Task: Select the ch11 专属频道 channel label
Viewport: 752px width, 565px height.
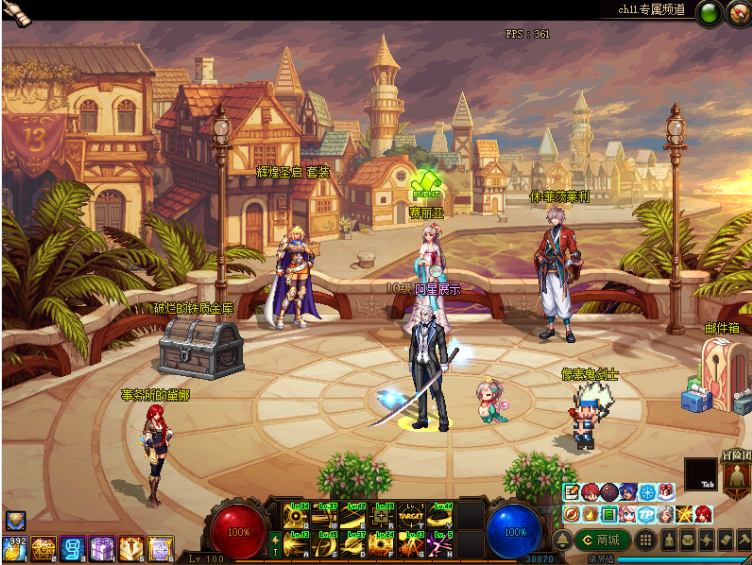Action: pyautogui.click(x=652, y=10)
